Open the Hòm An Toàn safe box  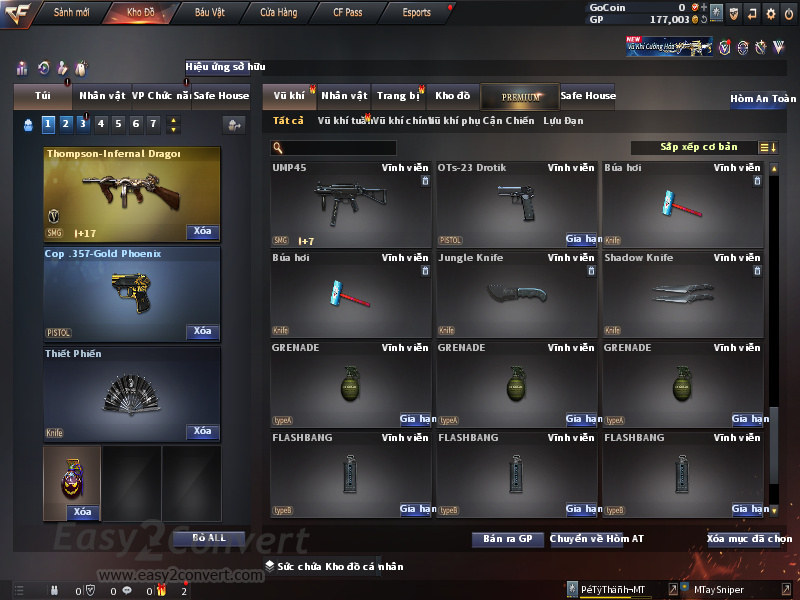[762, 99]
